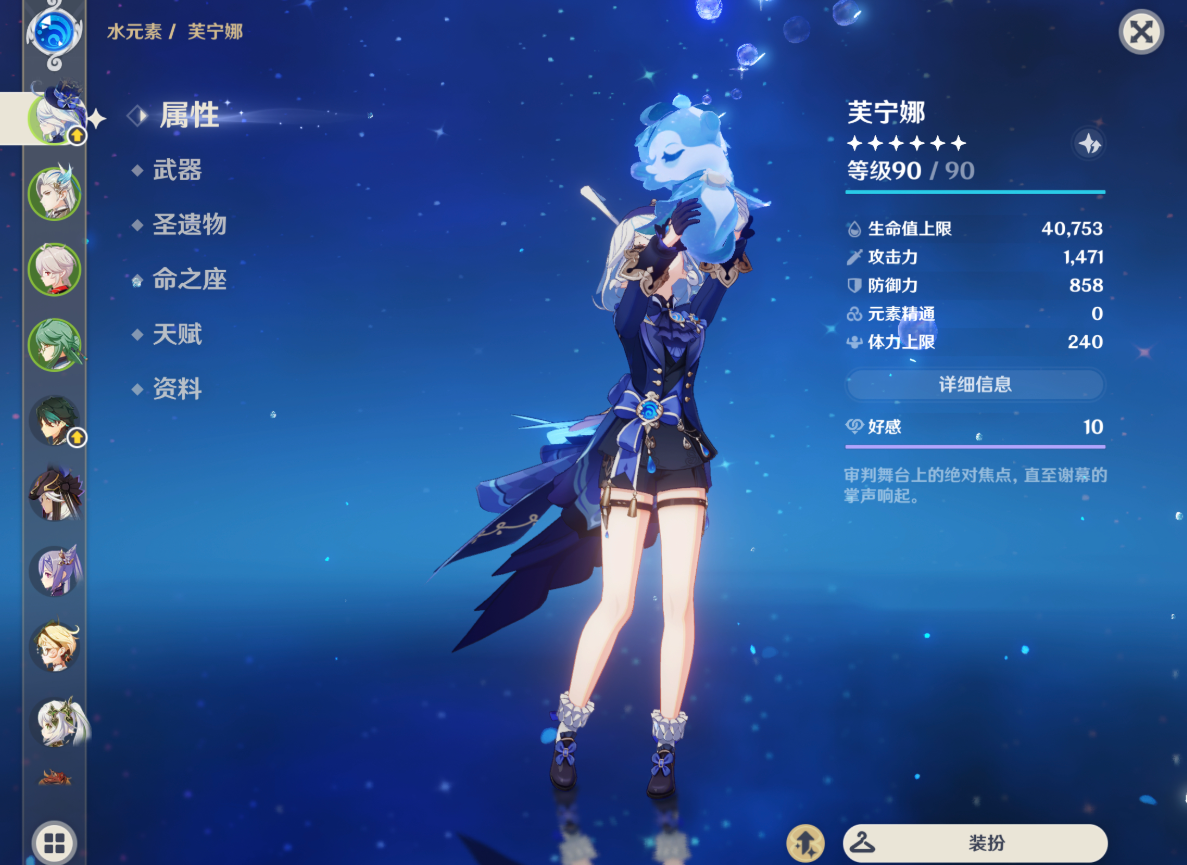Select Xiao's portrait with upgrade arrow
The height and width of the screenshot is (865, 1187).
[x=55, y=420]
